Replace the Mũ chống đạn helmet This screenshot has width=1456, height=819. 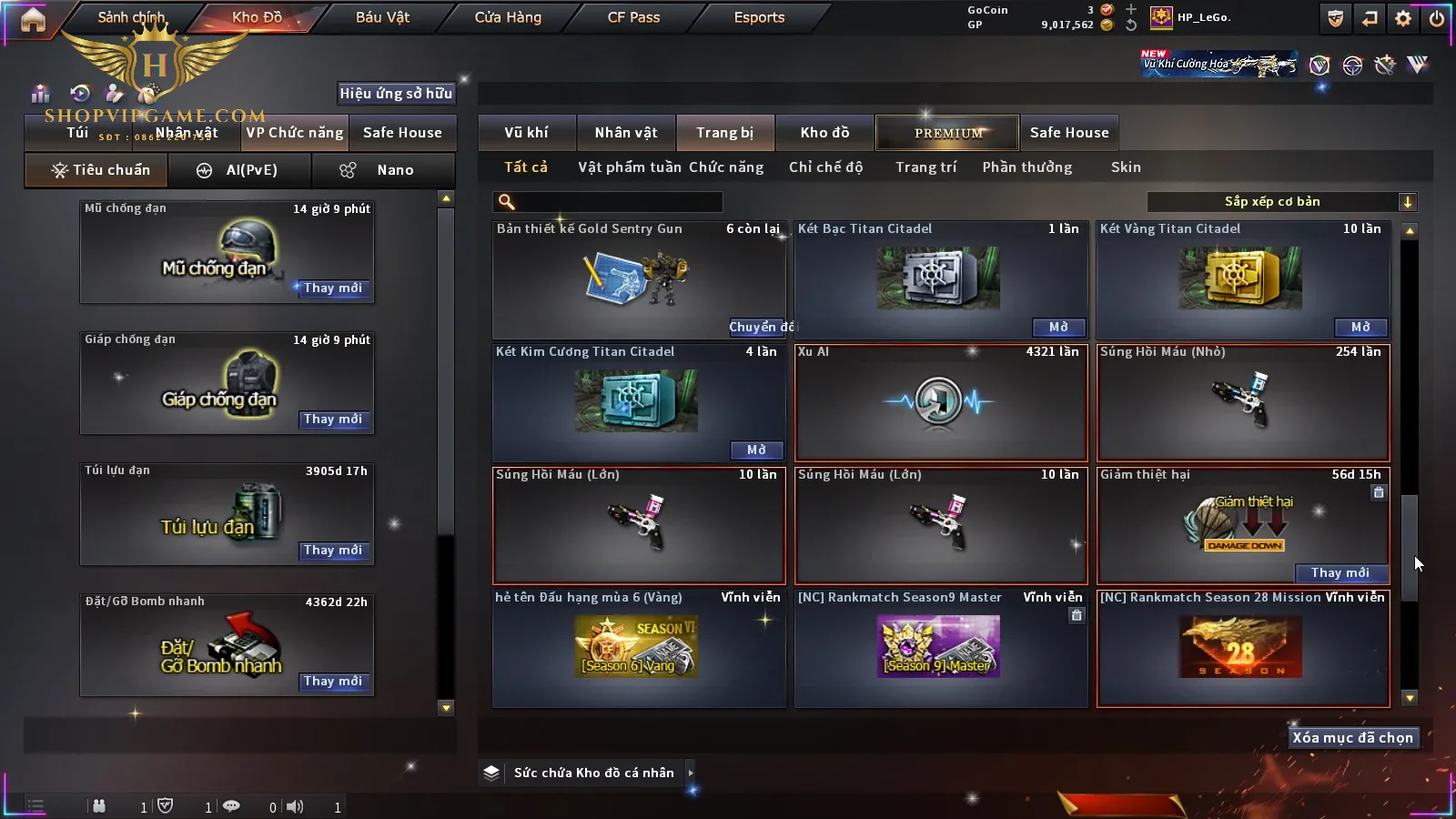(333, 288)
